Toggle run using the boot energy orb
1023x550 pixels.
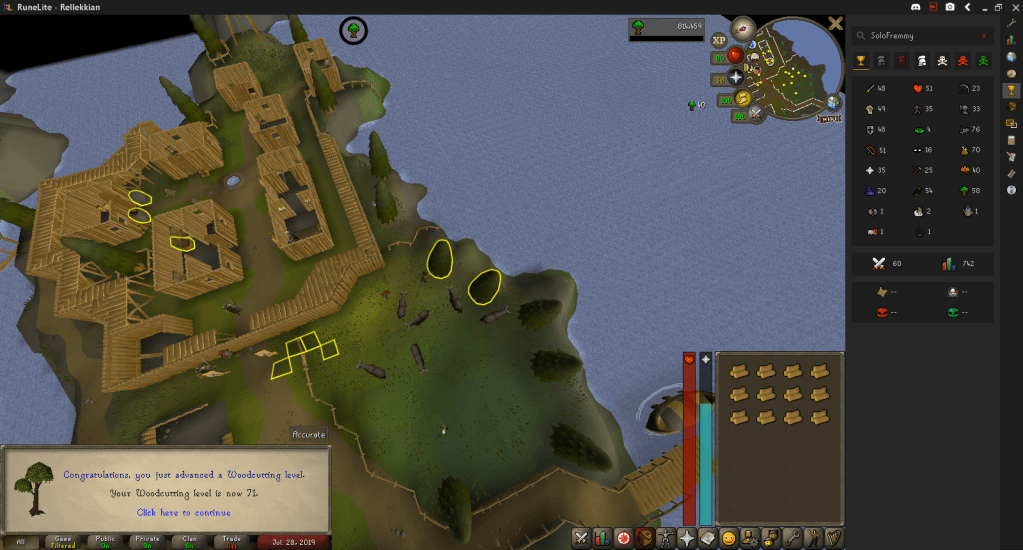[x=741, y=98]
